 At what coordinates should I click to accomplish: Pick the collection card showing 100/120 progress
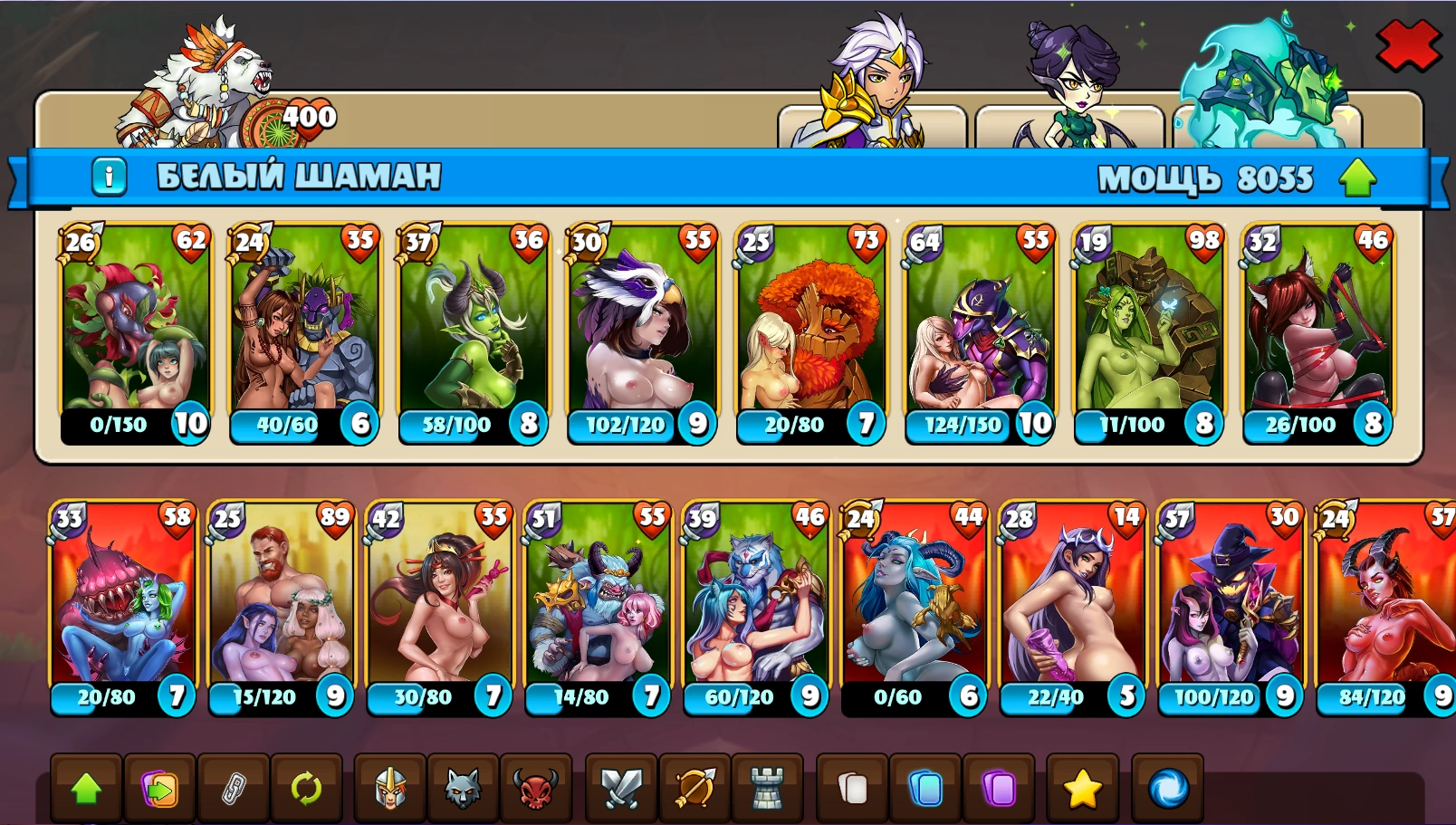pyautogui.click(x=1229, y=607)
